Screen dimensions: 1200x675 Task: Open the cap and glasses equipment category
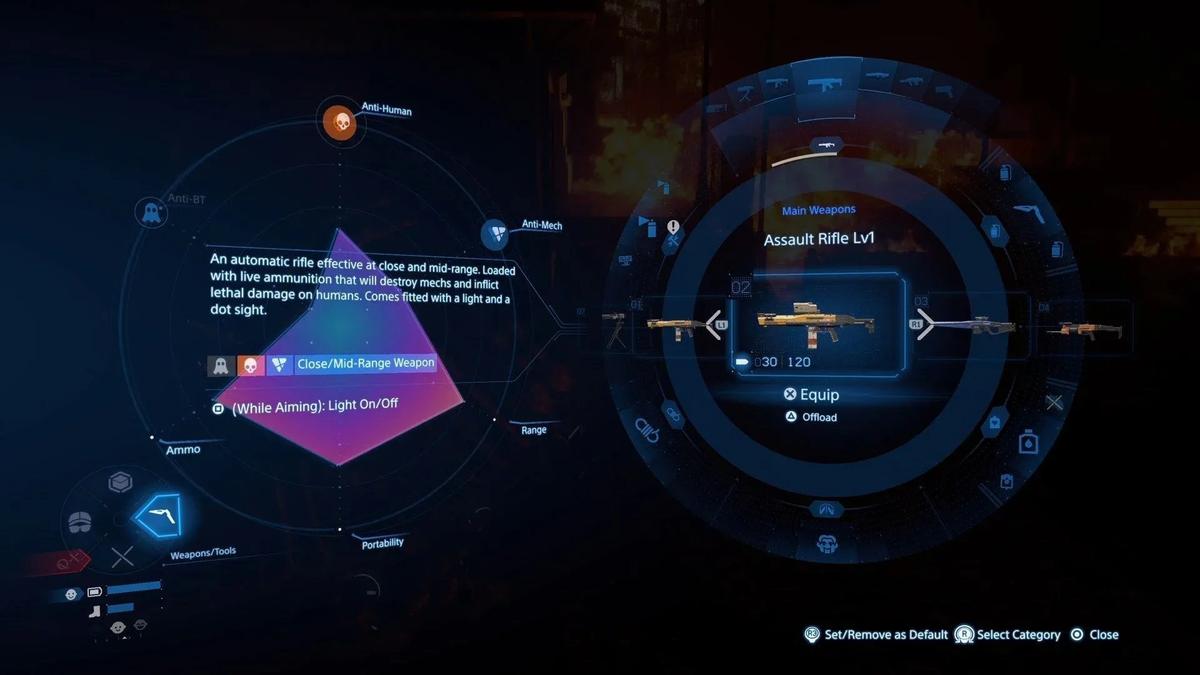click(82, 522)
